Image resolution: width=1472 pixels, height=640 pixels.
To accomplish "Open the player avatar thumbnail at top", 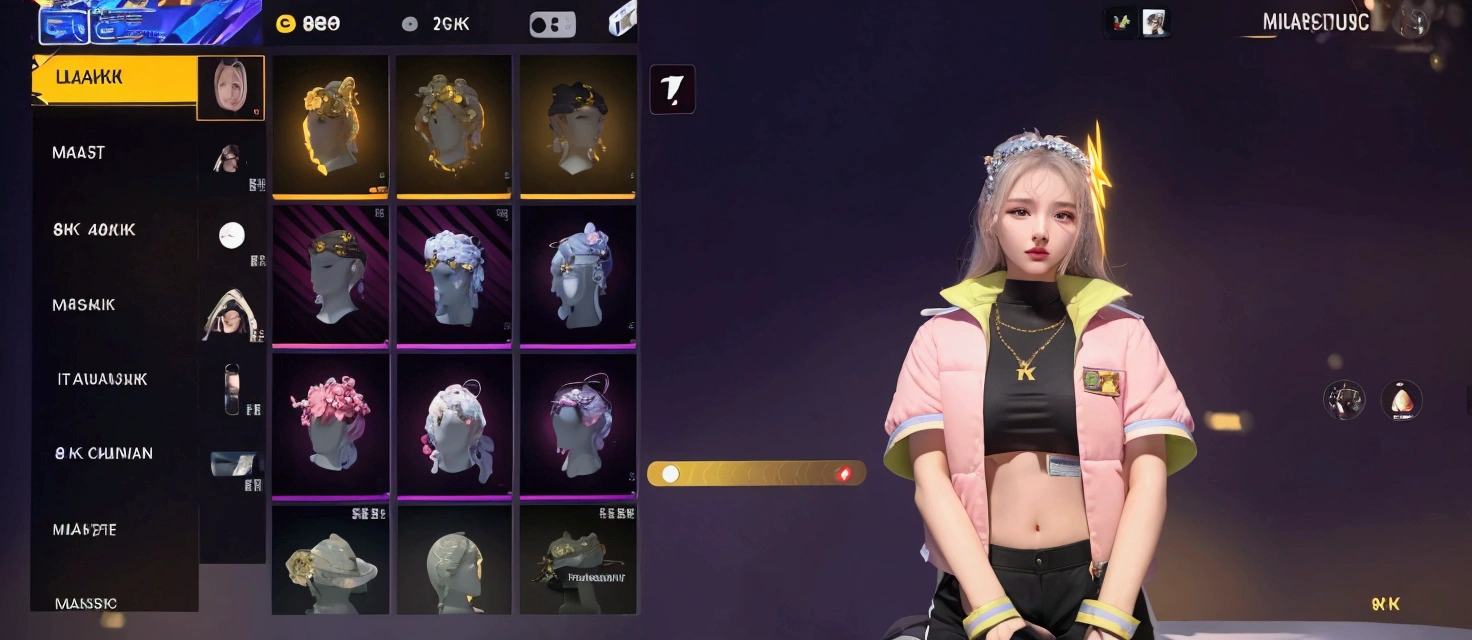I will click(1154, 22).
